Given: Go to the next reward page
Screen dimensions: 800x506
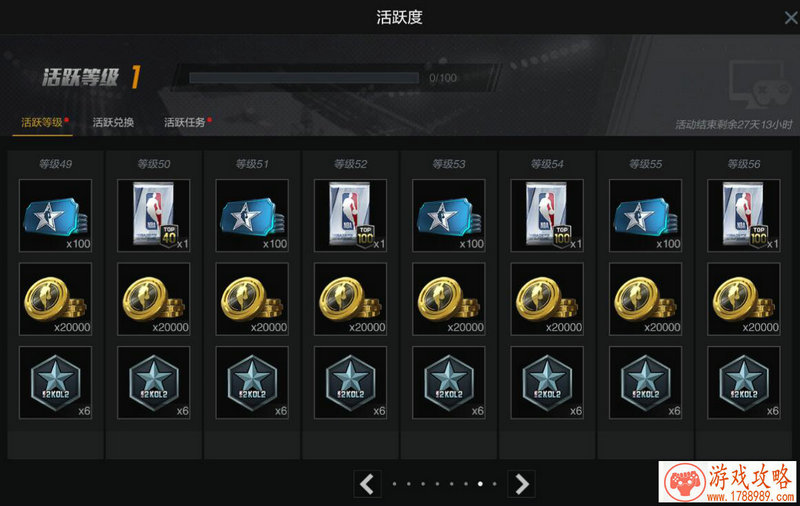Looking at the screenshot, I should coord(521,484).
